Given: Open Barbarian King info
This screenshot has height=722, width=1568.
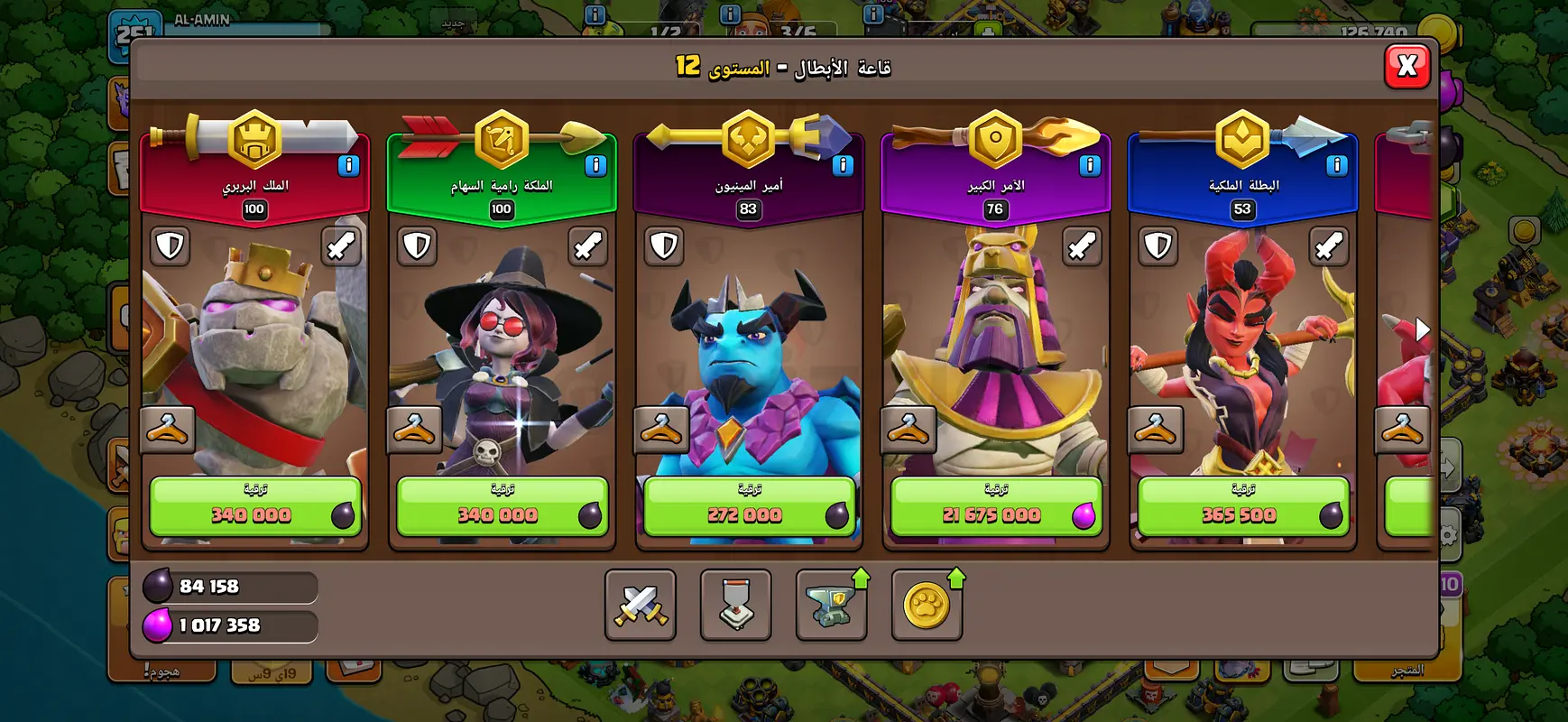Looking at the screenshot, I should tap(348, 165).
